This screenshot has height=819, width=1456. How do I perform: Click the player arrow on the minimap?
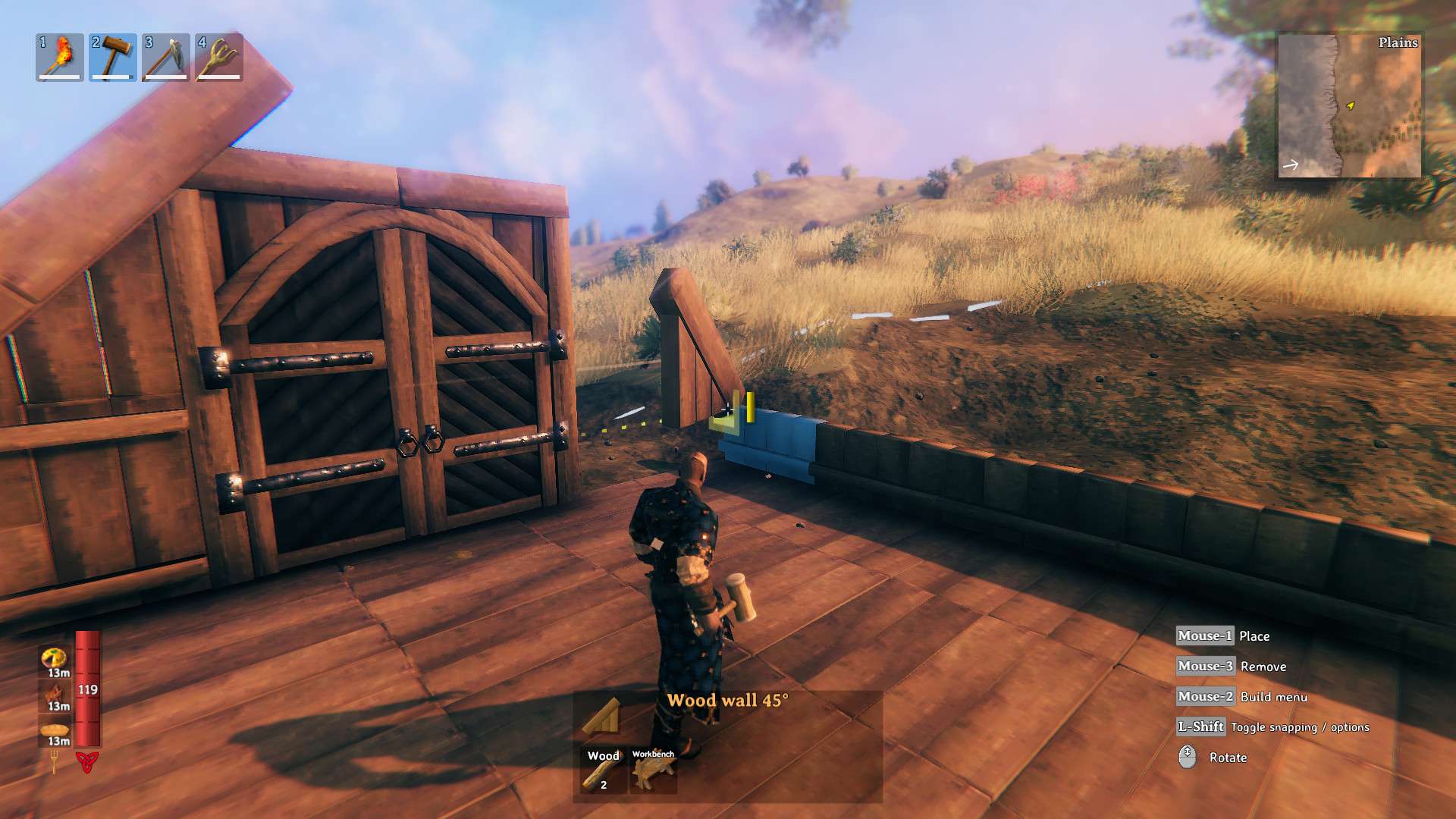point(1350,105)
